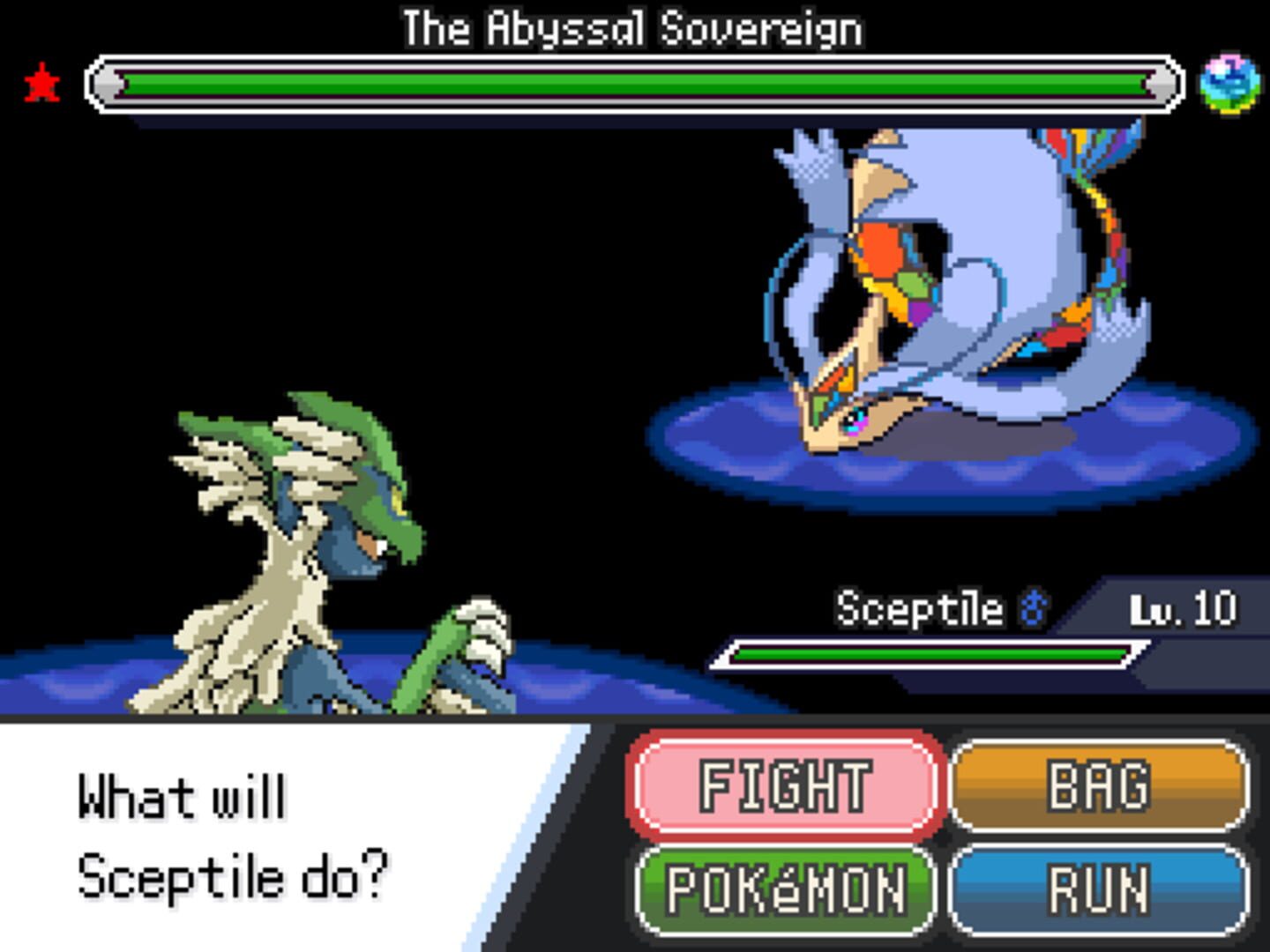The width and height of the screenshot is (1270, 952).
Task: Click the RUN button's blue oval icon
Action: [1102, 889]
